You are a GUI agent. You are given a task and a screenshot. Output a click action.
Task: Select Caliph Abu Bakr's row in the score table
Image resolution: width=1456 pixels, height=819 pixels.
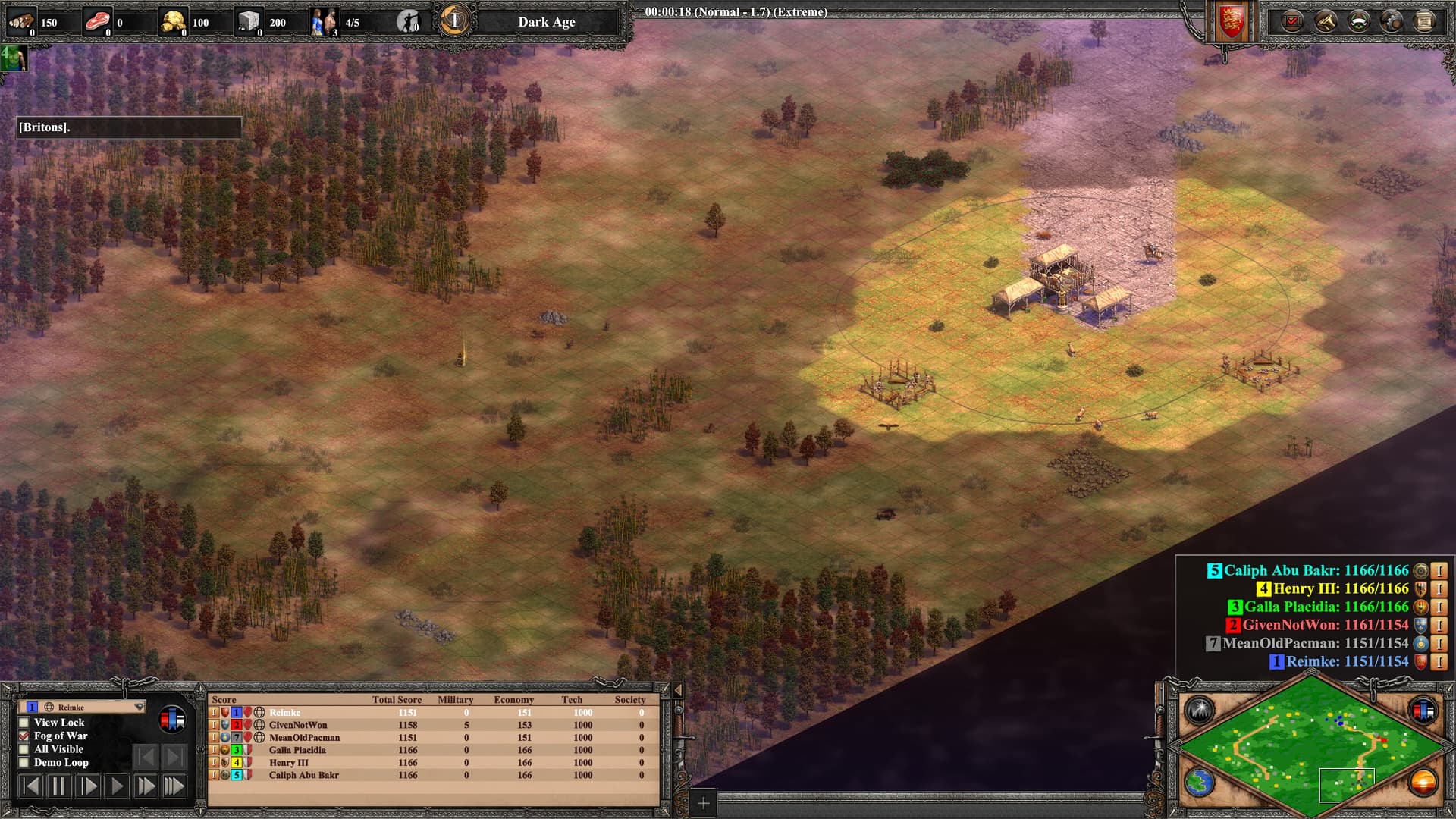pos(303,775)
